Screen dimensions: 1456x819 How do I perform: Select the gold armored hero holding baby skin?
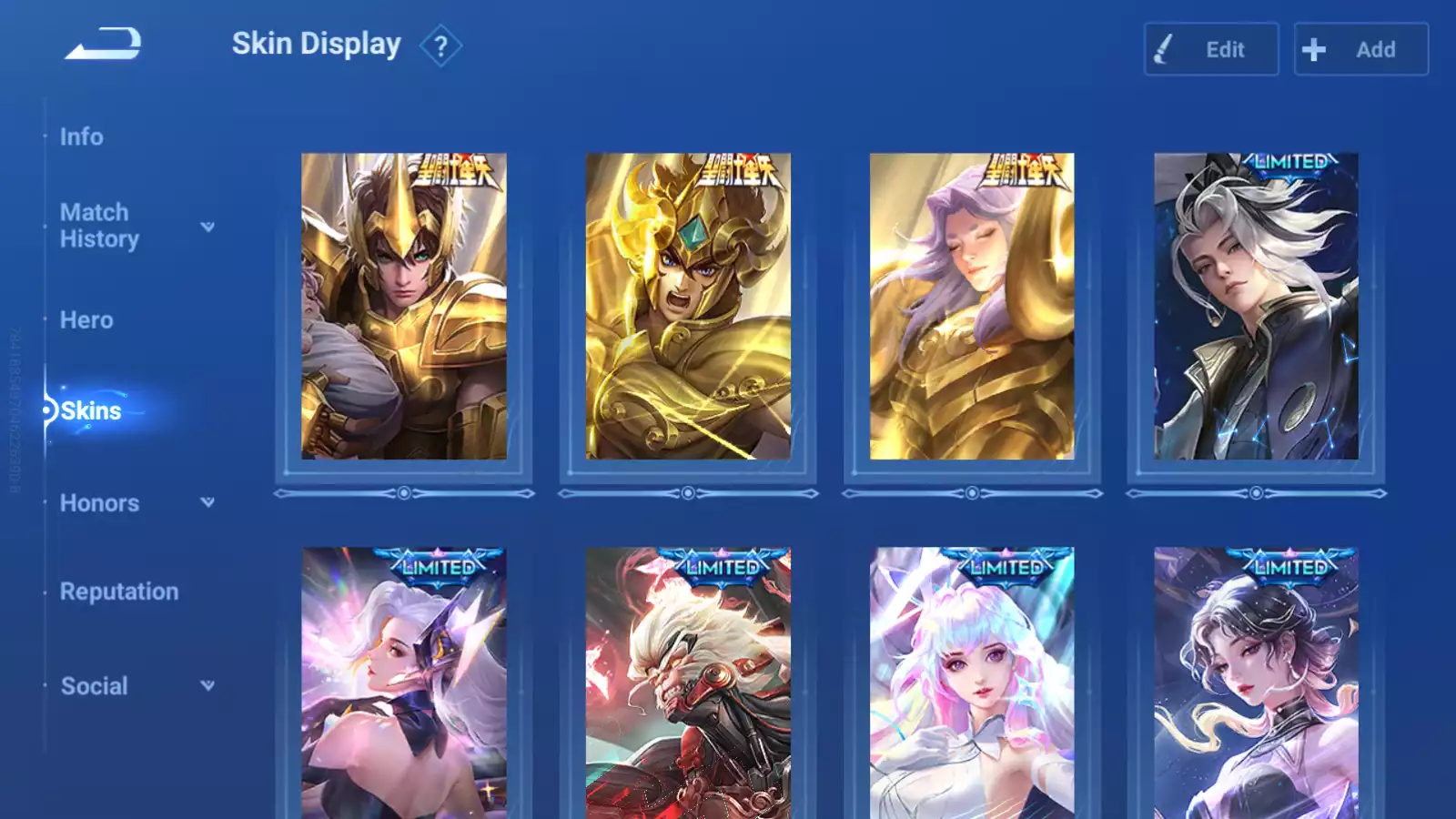point(404,307)
